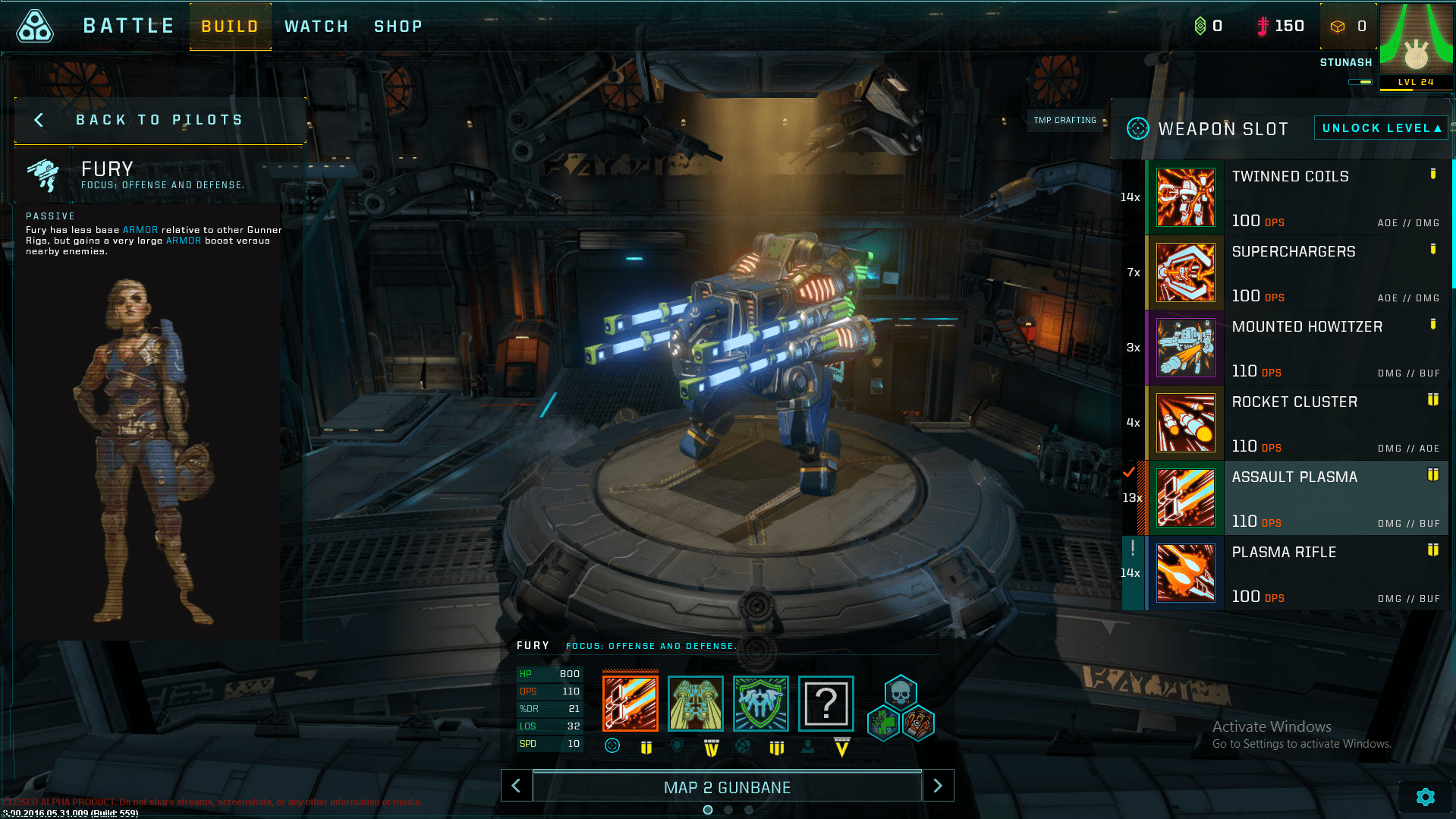This screenshot has width=1456, height=819.
Task: Toggle the STUNASH switch near the avatar
Action: pyautogui.click(x=1360, y=80)
